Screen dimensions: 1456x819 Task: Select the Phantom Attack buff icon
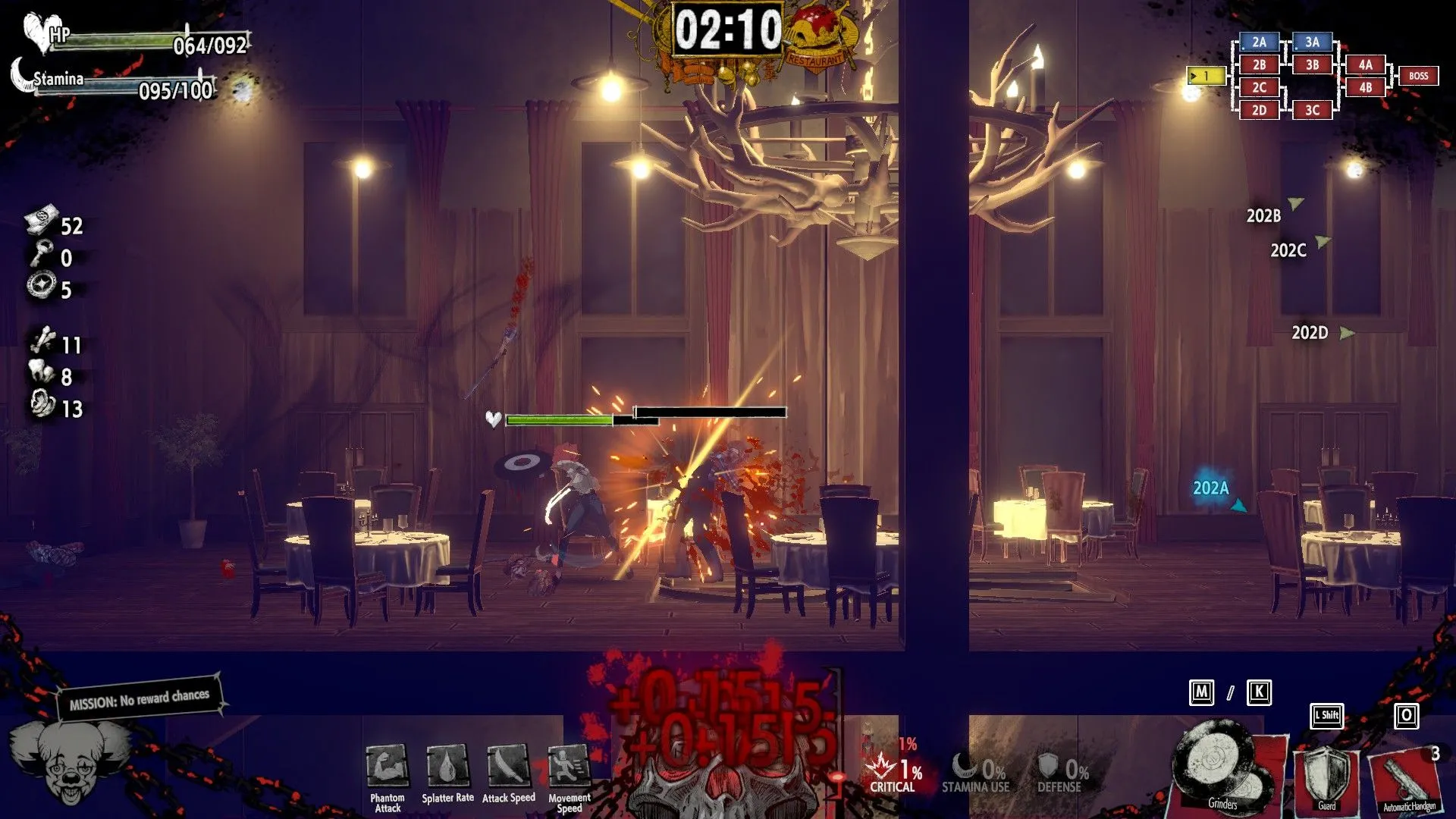[387, 766]
